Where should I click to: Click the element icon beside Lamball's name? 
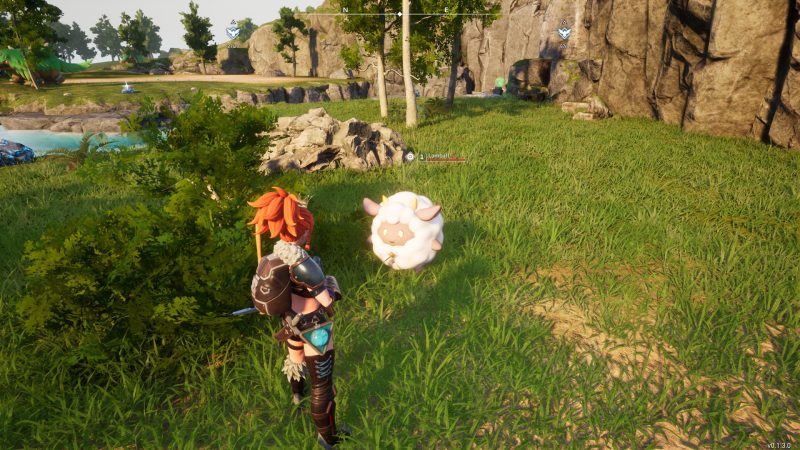tap(410, 157)
